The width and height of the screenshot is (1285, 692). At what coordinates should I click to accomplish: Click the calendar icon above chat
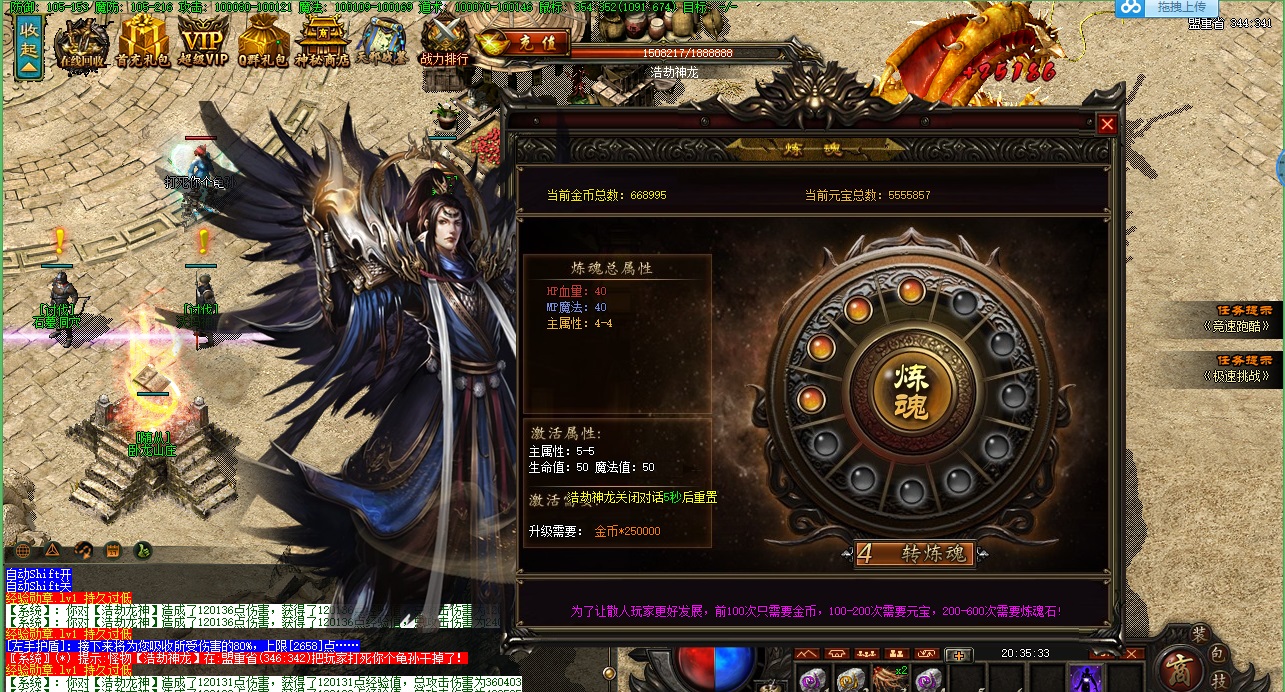113,550
